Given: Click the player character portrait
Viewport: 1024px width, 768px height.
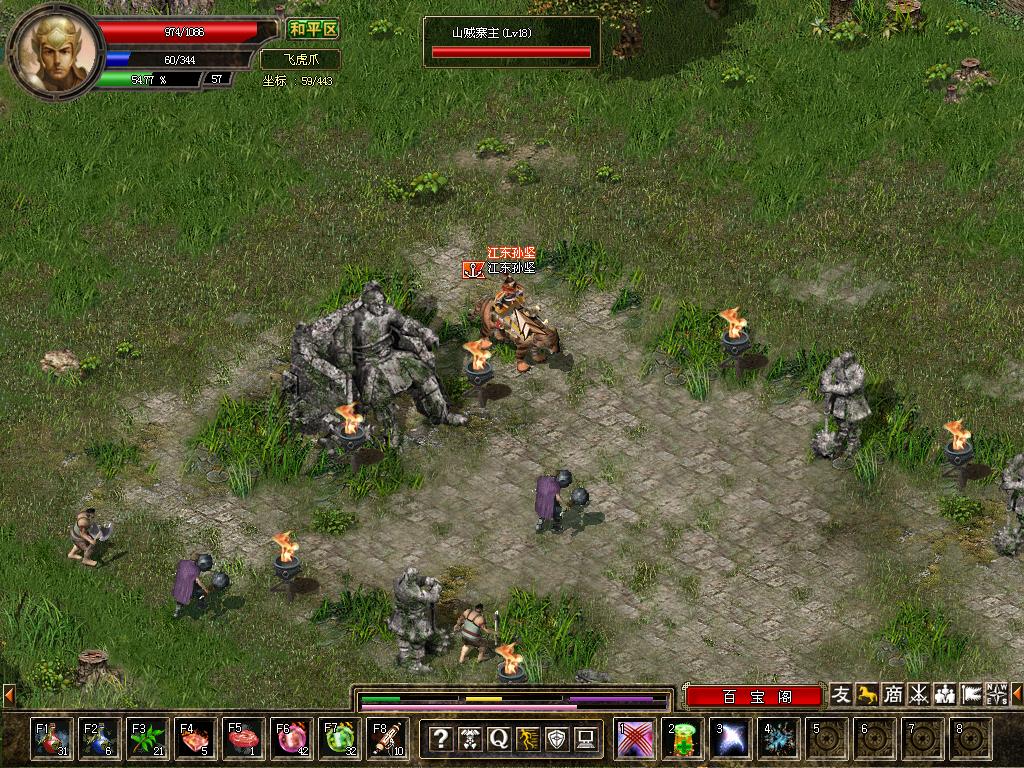Looking at the screenshot, I should (55, 48).
